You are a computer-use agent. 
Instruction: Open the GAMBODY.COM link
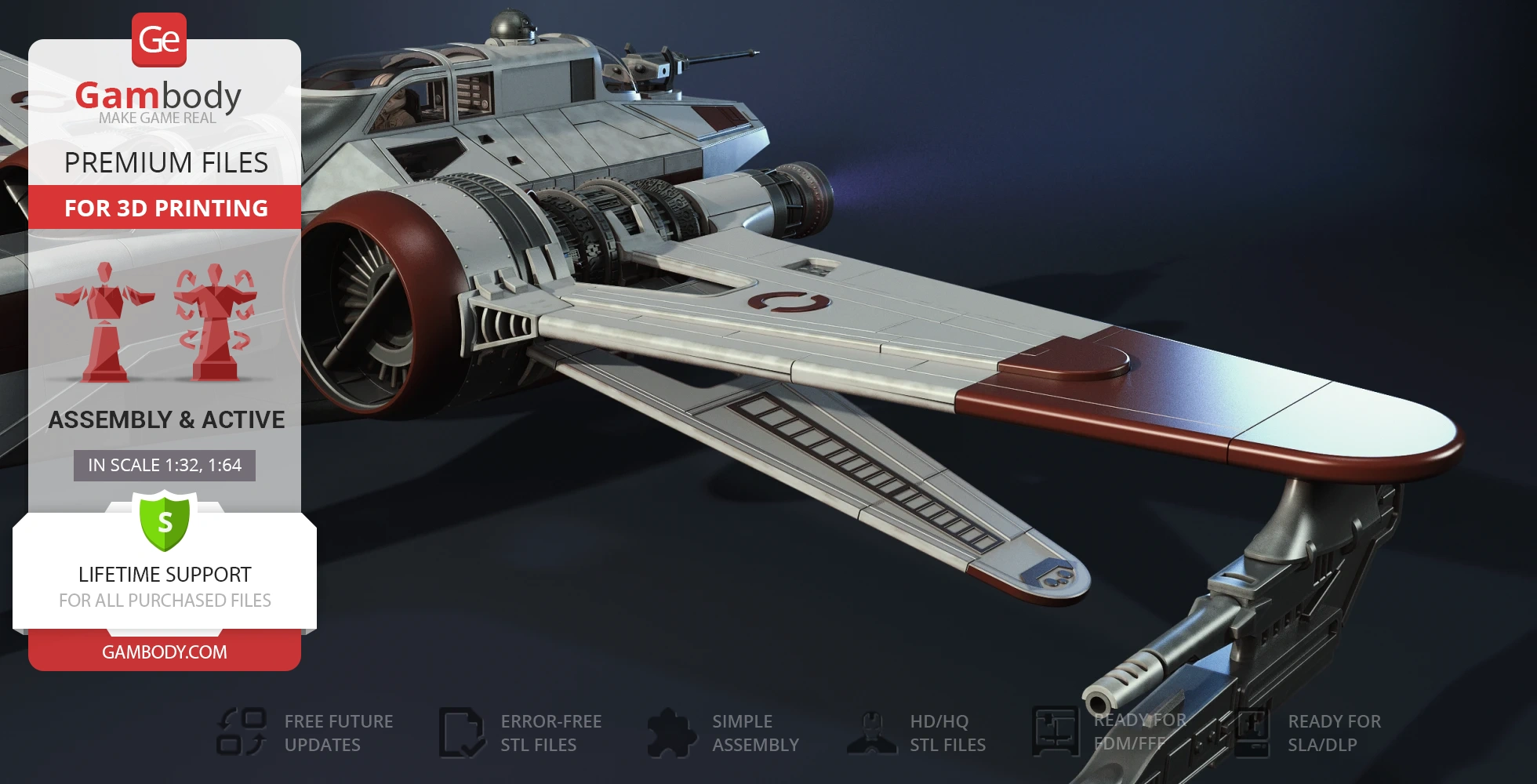click(x=165, y=652)
